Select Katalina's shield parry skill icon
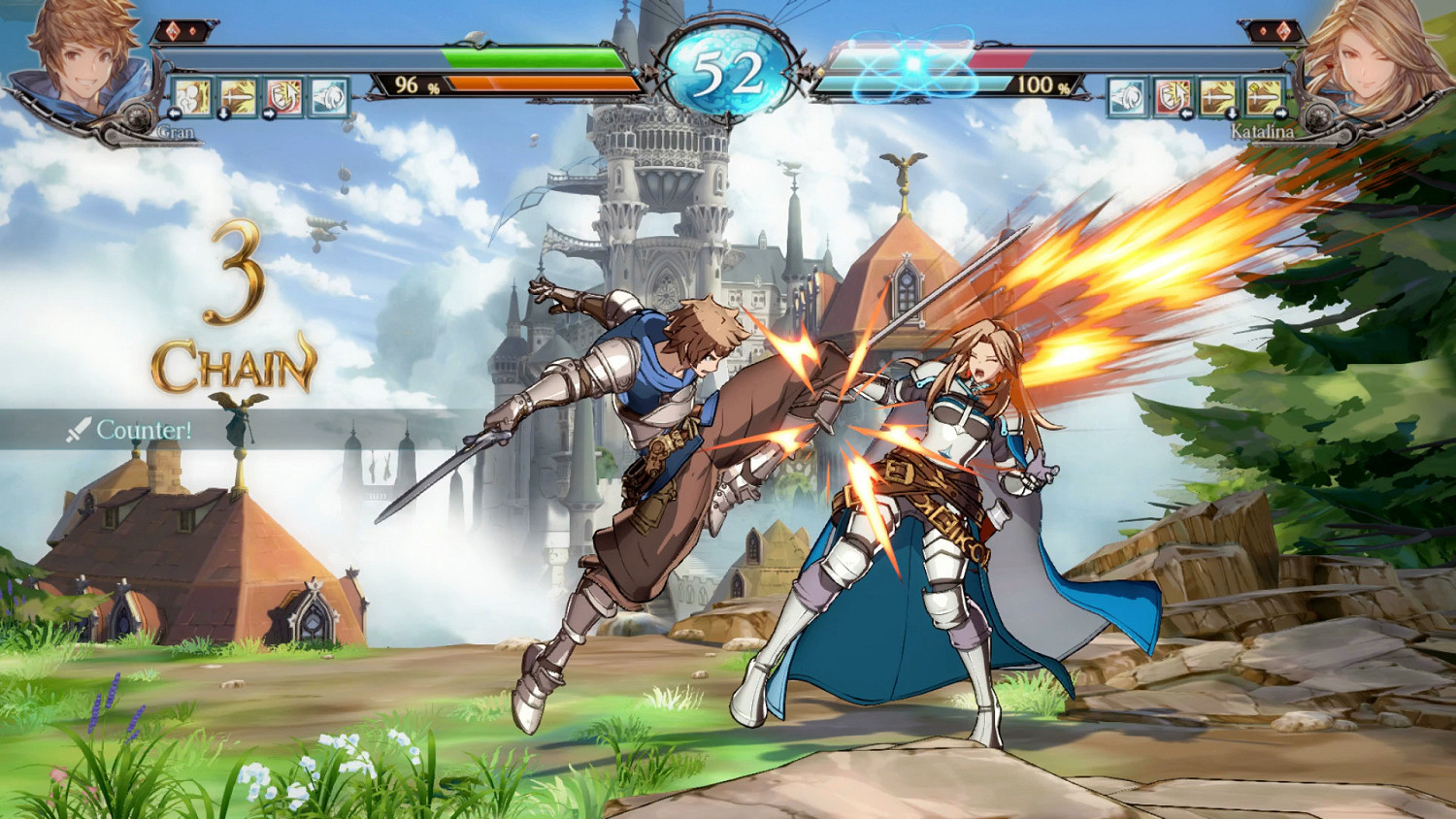Viewport: 1456px width, 819px height. point(1173,96)
